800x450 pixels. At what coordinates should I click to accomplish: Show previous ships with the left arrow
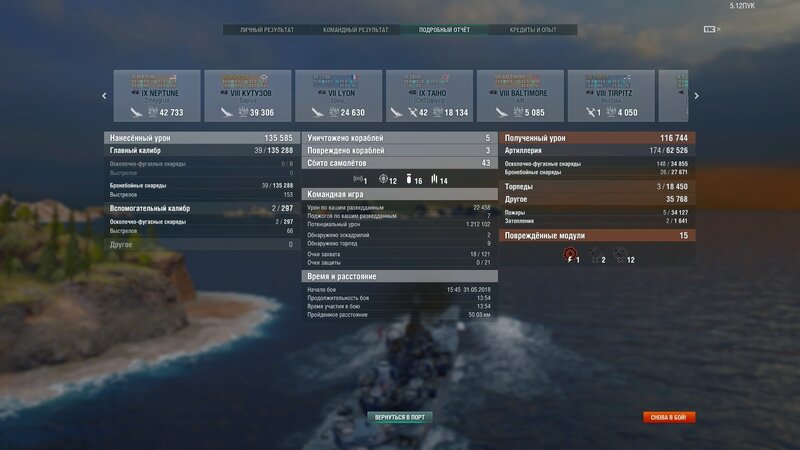click(x=104, y=96)
